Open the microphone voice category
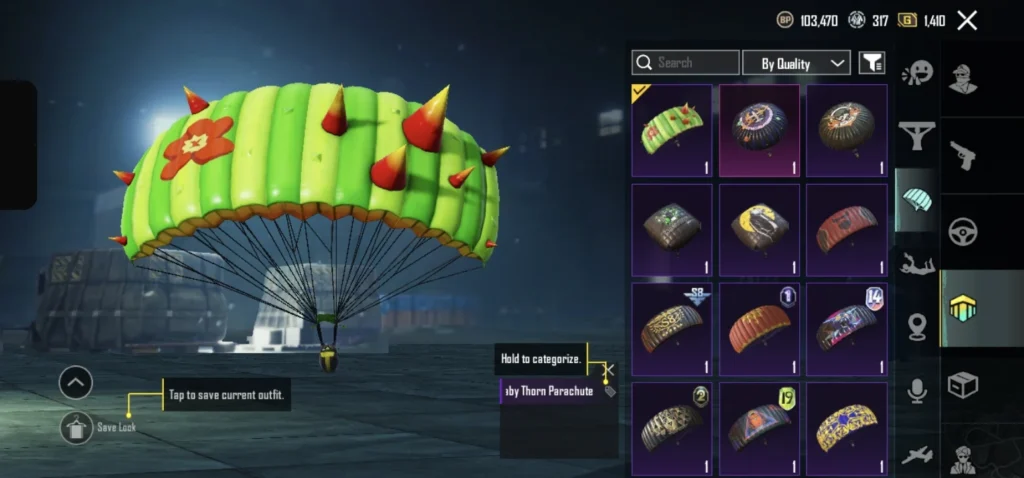The height and width of the screenshot is (478, 1024). tap(916, 391)
